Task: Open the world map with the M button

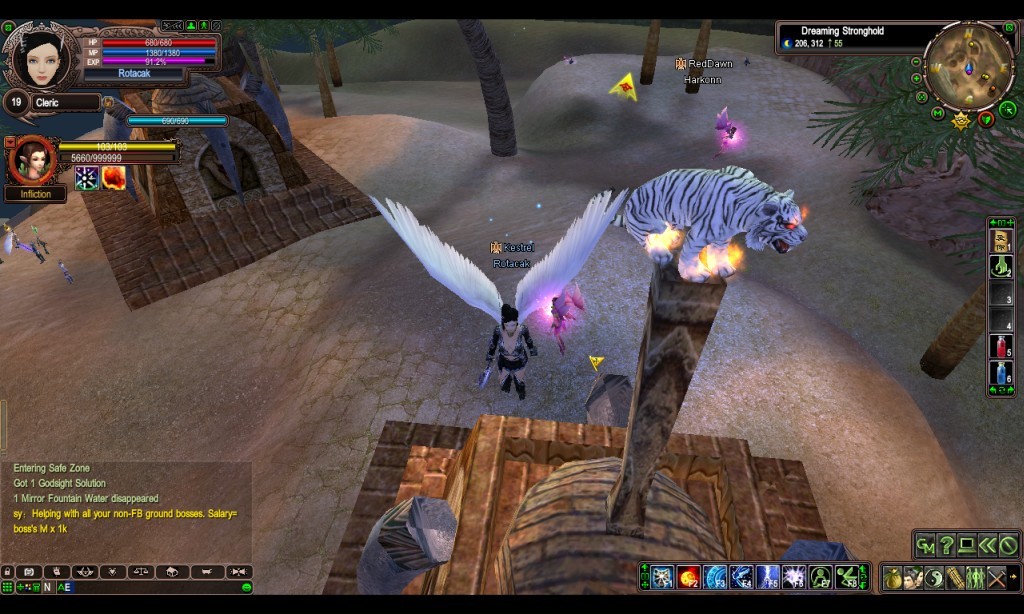Action: coord(937,113)
